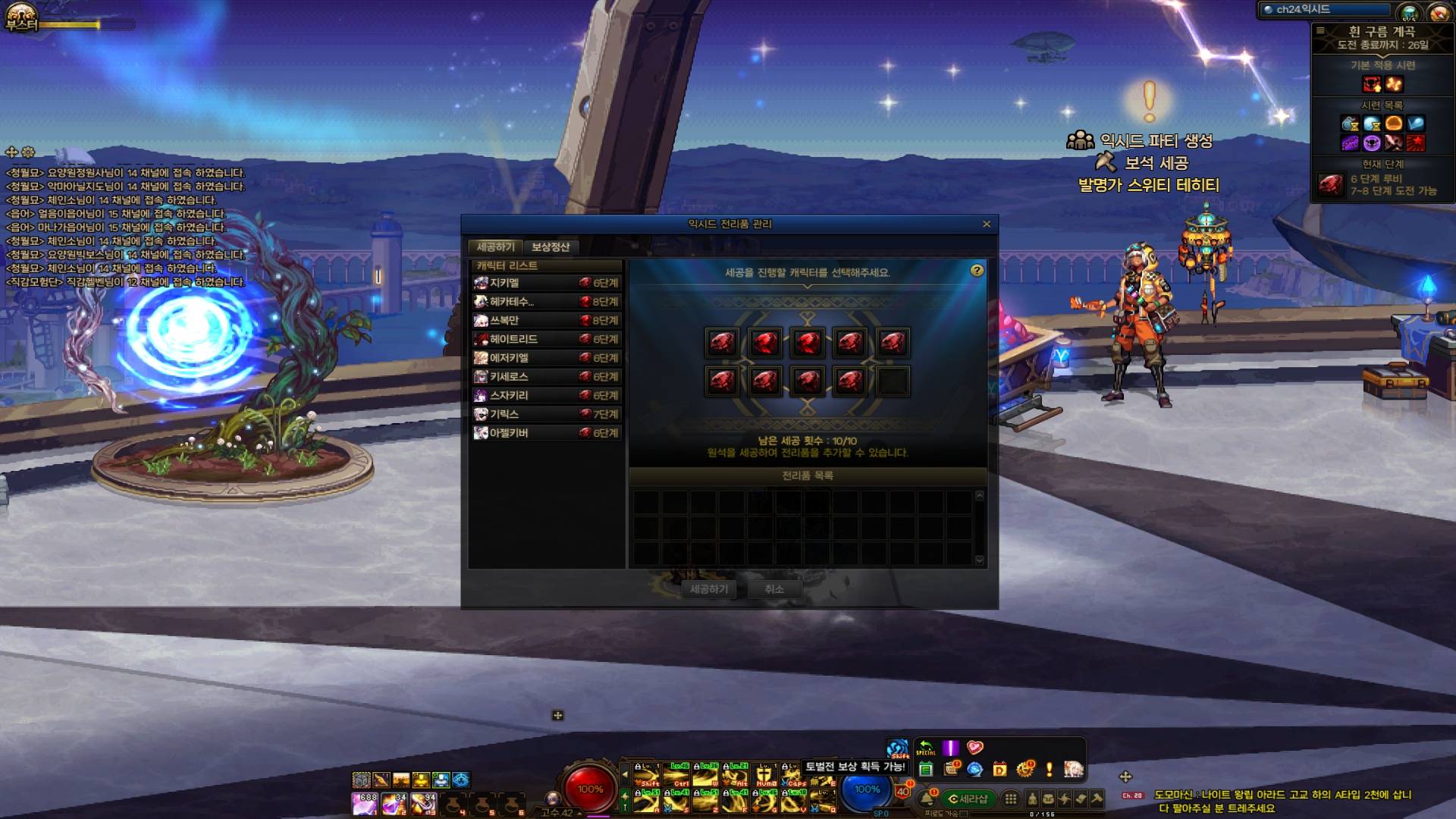Select character 헤카테수 in the list

546,302
